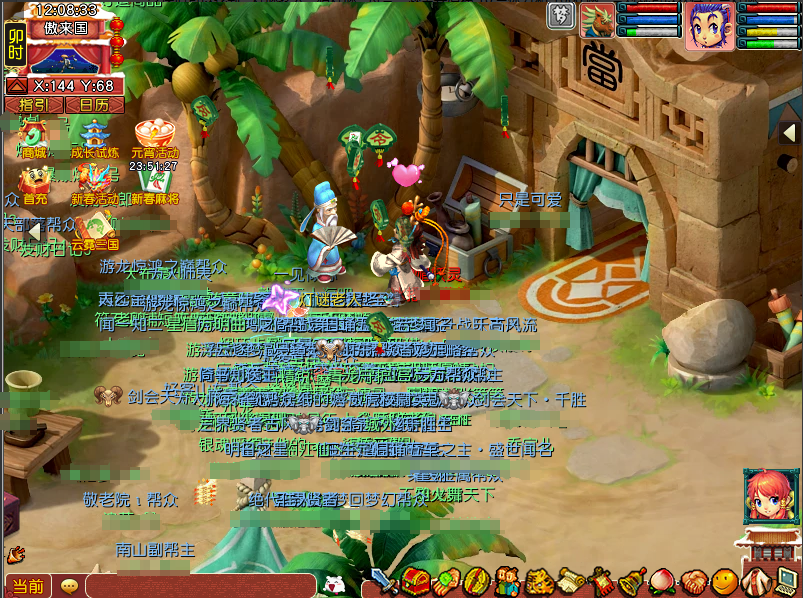Select the pet portrait

[x=597, y=20]
